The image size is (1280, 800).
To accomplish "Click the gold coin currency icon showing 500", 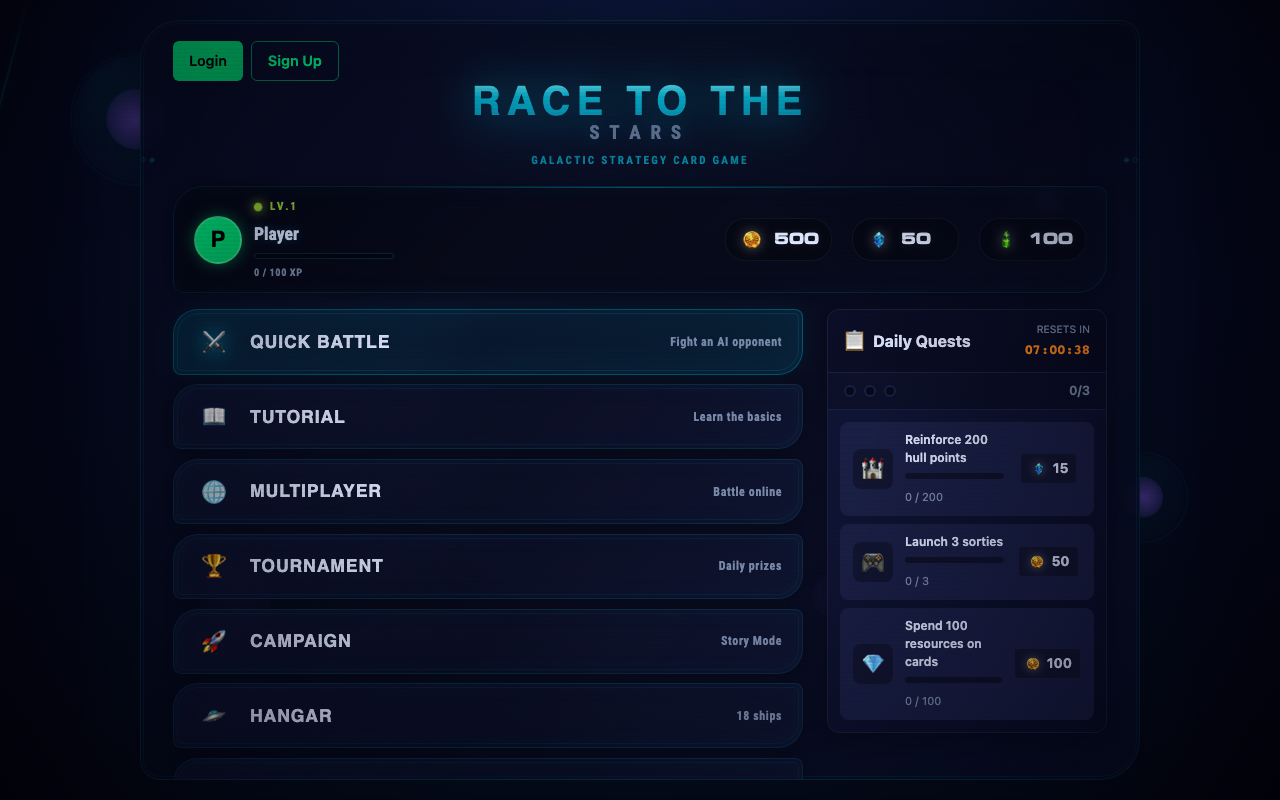I will [753, 239].
